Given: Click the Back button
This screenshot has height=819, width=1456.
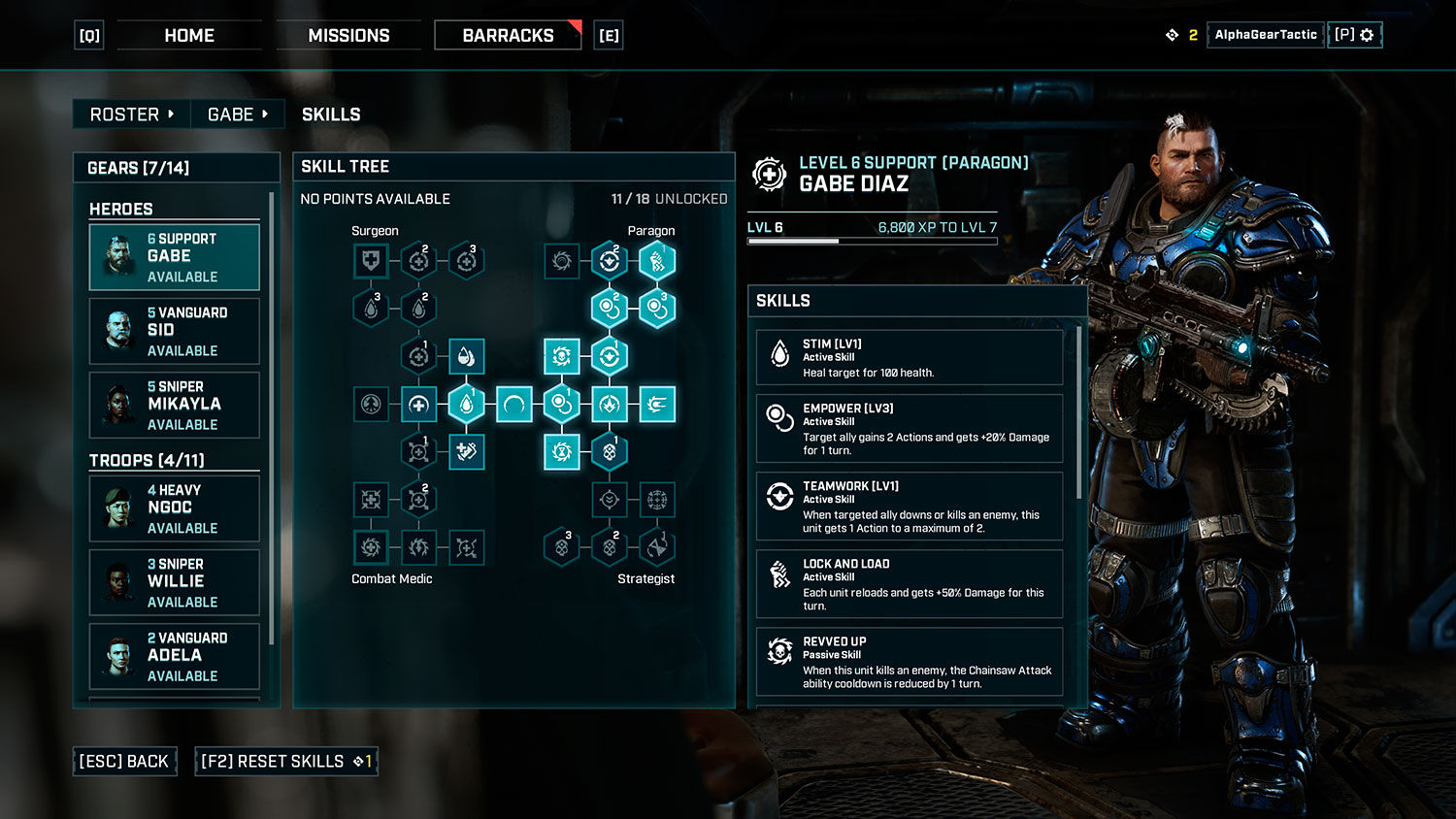Looking at the screenshot, I should [124, 762].
